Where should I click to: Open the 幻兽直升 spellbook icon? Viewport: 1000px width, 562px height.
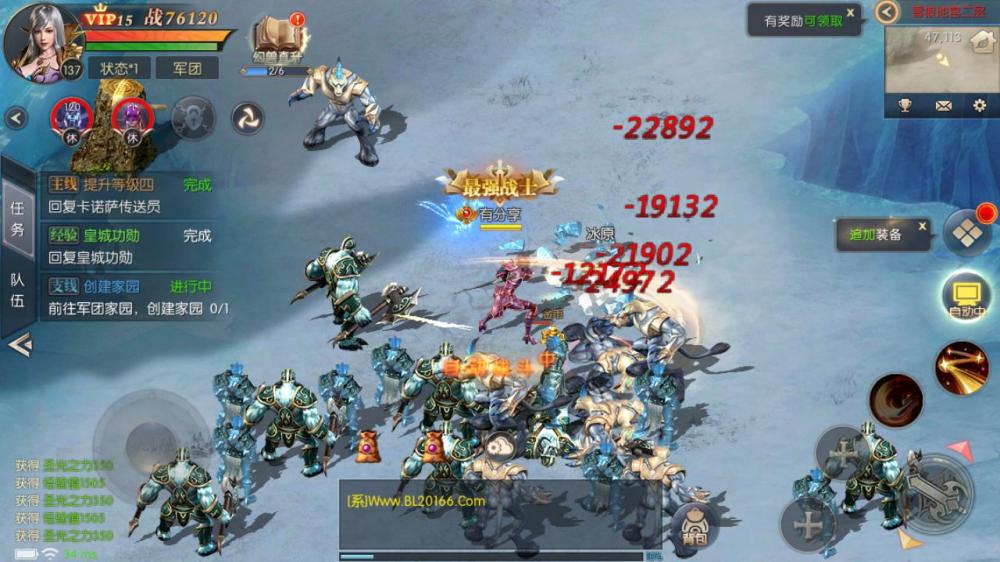tap(277, 40)
